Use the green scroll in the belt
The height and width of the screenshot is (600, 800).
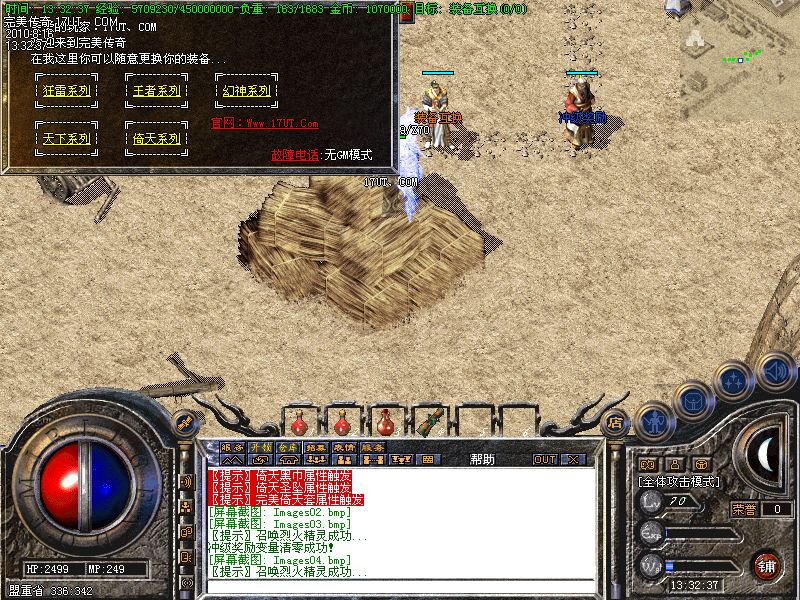[x=434, y=421]
